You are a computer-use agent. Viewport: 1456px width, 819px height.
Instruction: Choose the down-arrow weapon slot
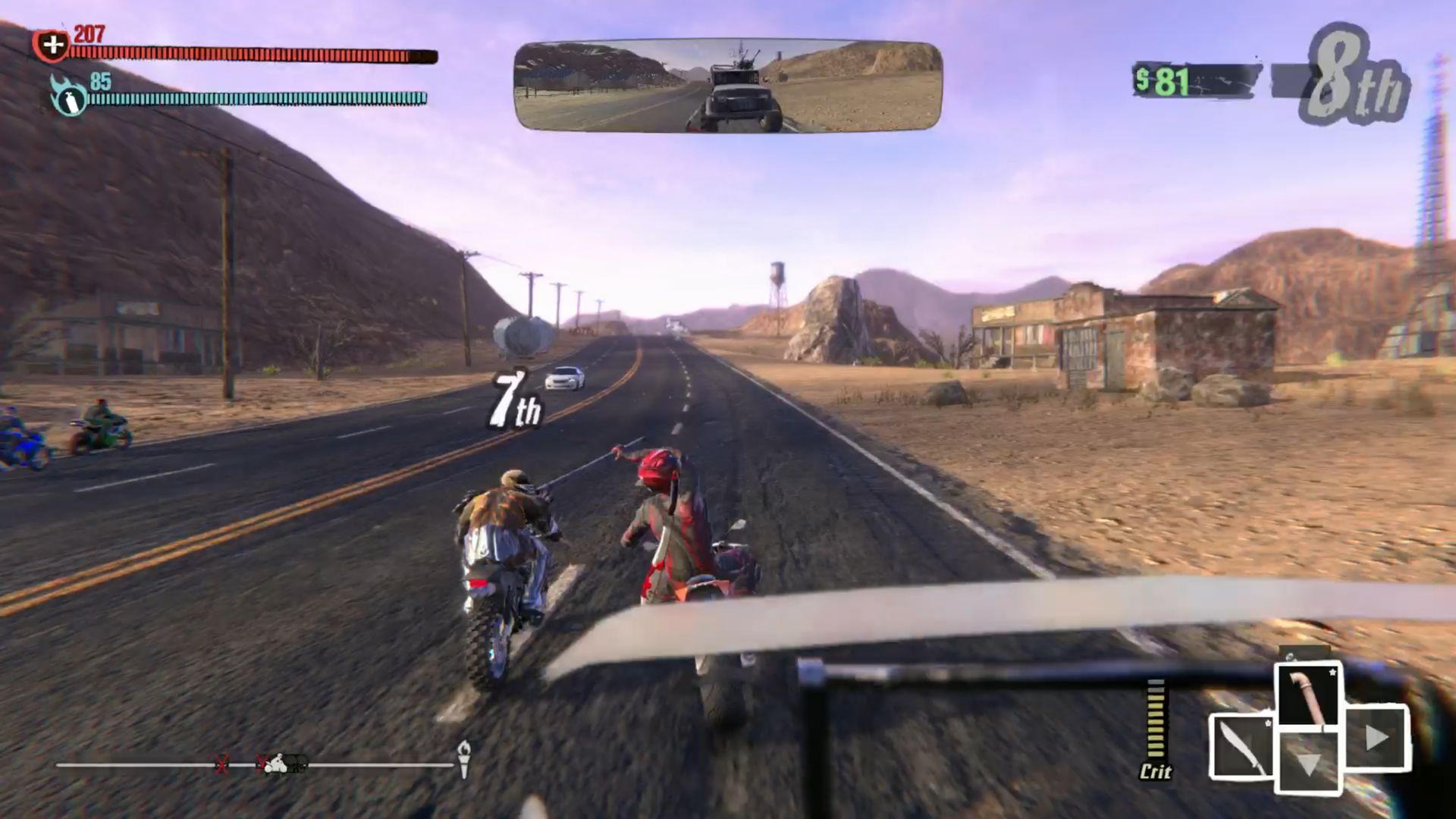click(1310, 762)
